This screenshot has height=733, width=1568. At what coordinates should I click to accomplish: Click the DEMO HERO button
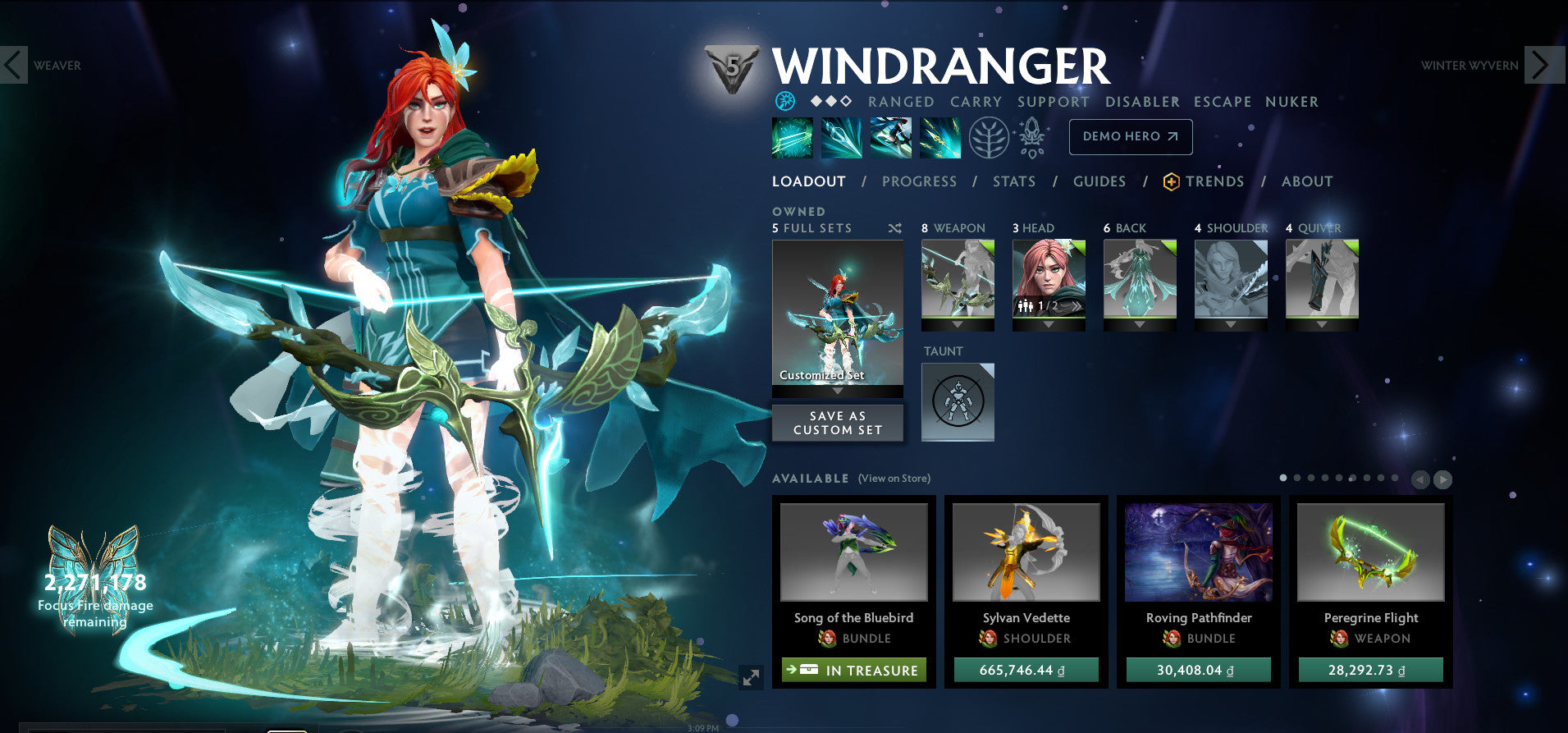pos(1131,137)
